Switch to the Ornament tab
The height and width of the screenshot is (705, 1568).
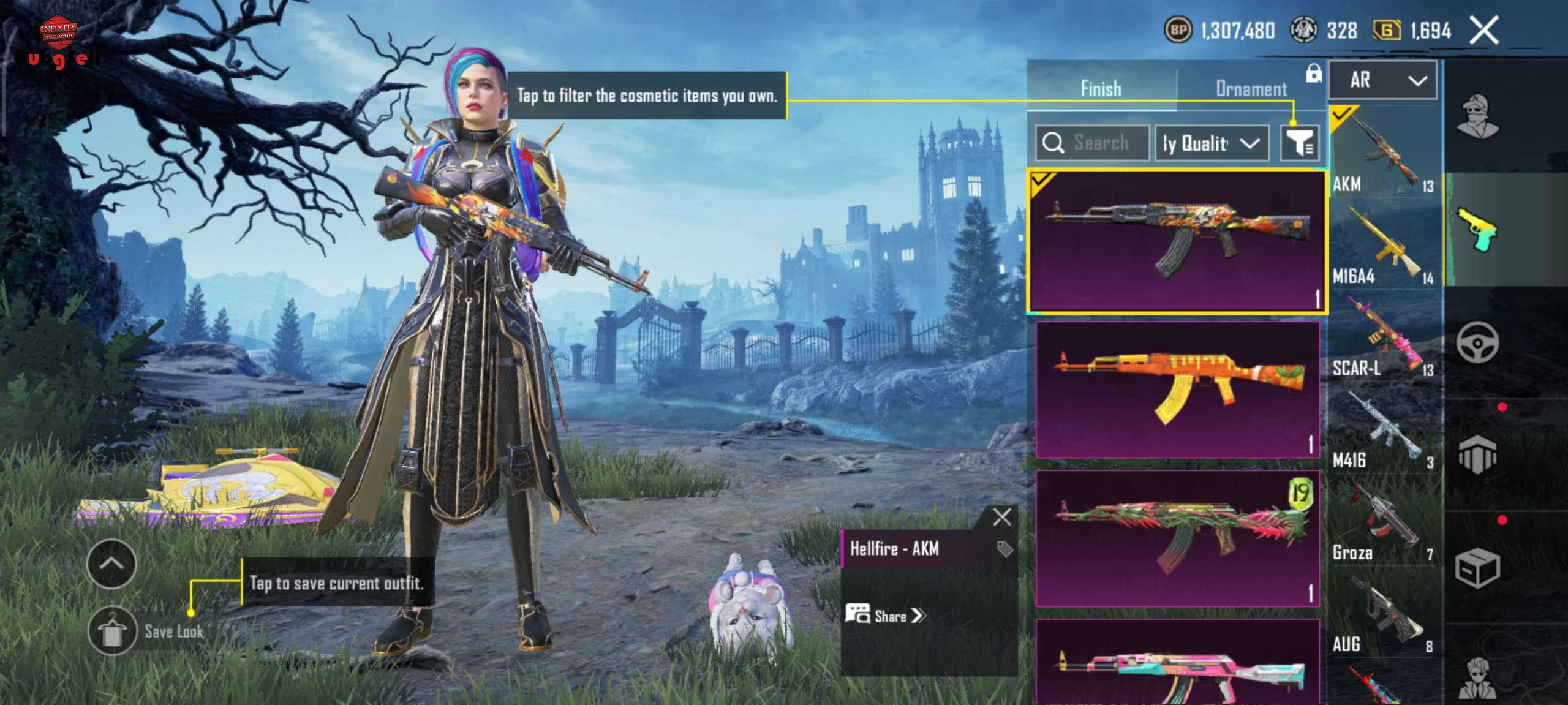coord(1251,89)
